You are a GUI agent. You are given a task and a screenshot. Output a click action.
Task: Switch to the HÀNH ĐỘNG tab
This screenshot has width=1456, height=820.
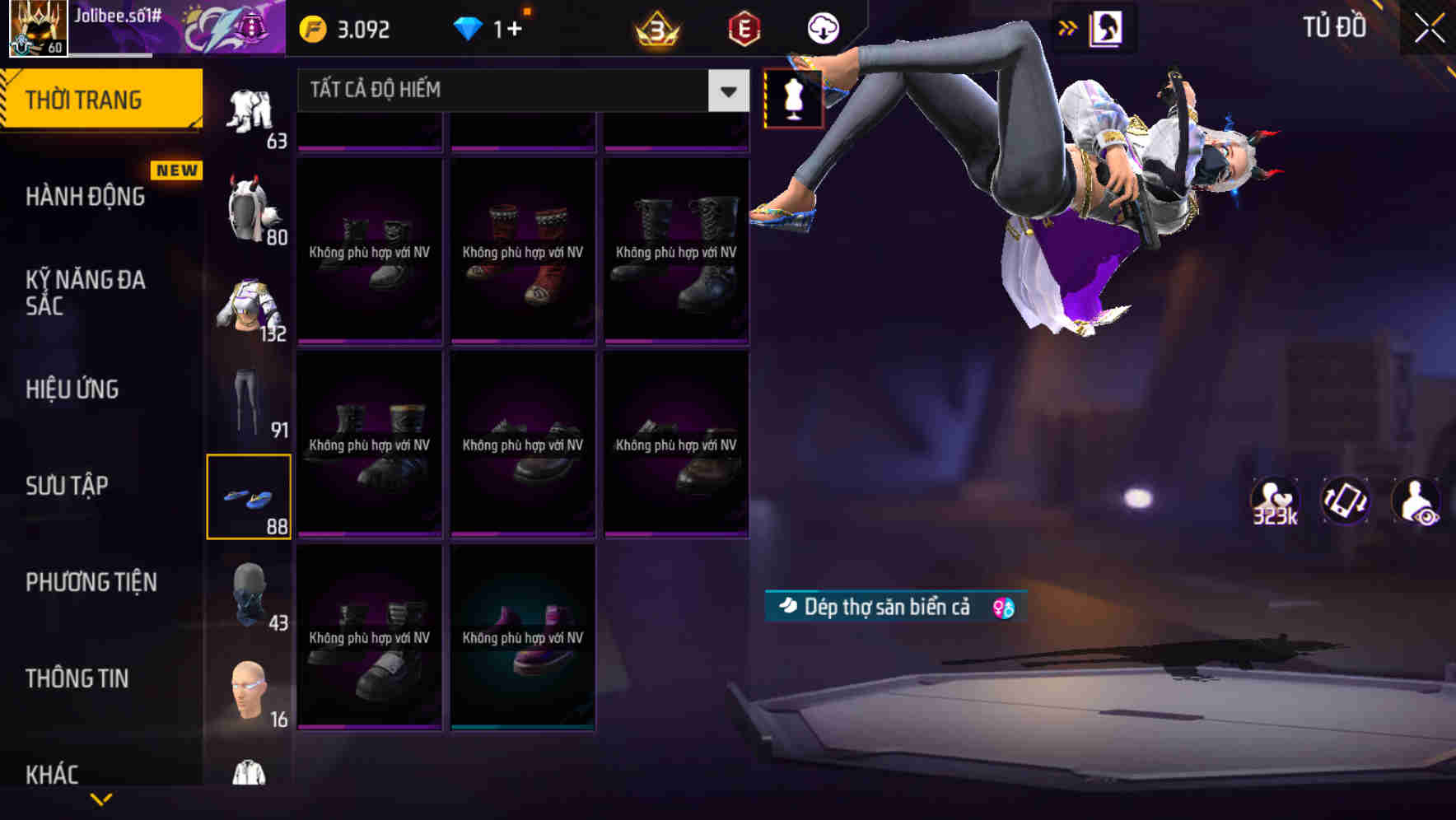(x=84, y=197)
